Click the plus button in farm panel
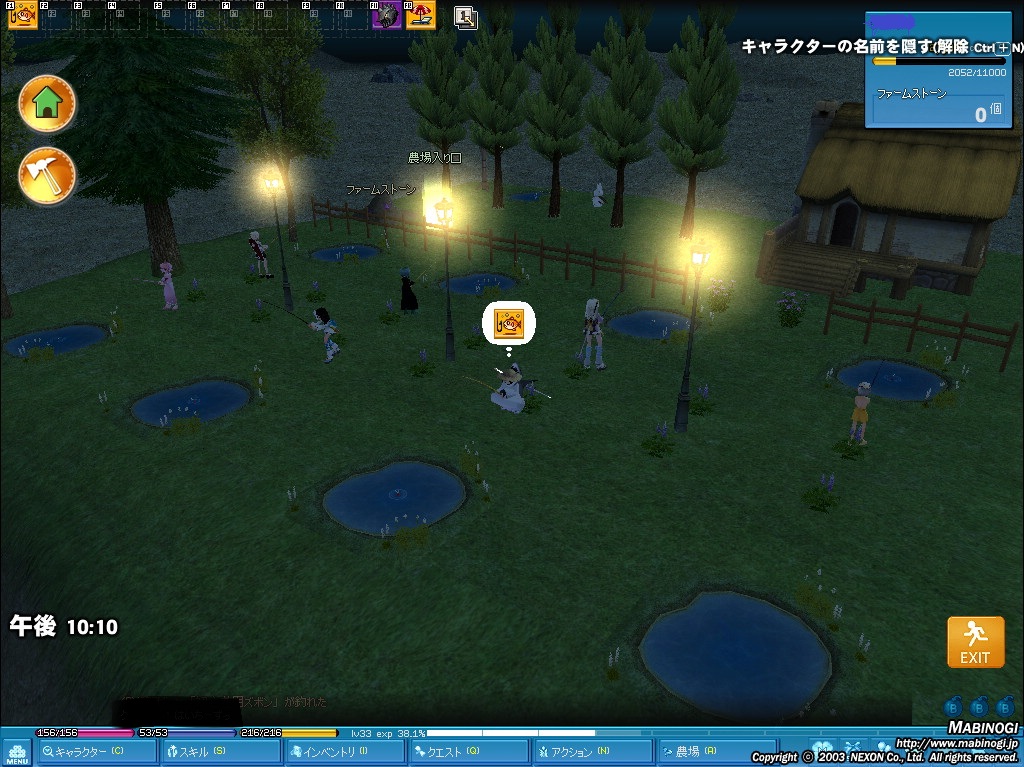Image resolution: width=1024 pixels, height=767 pixels. click(x=1003, y=47)
